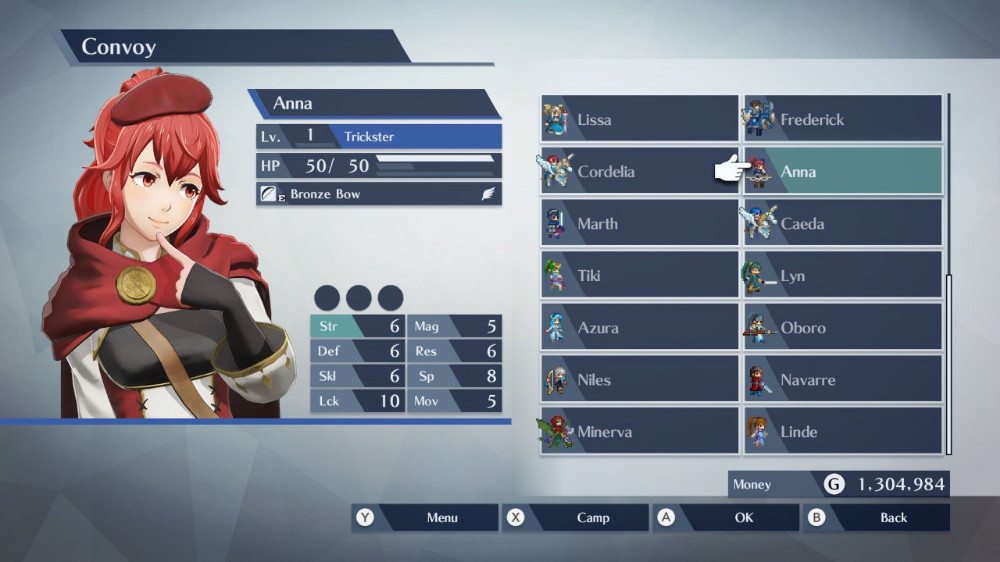This screenshot has width=1000, height=562.
Task: Choose Marth from the convoy list
Action: coord(640,223)
